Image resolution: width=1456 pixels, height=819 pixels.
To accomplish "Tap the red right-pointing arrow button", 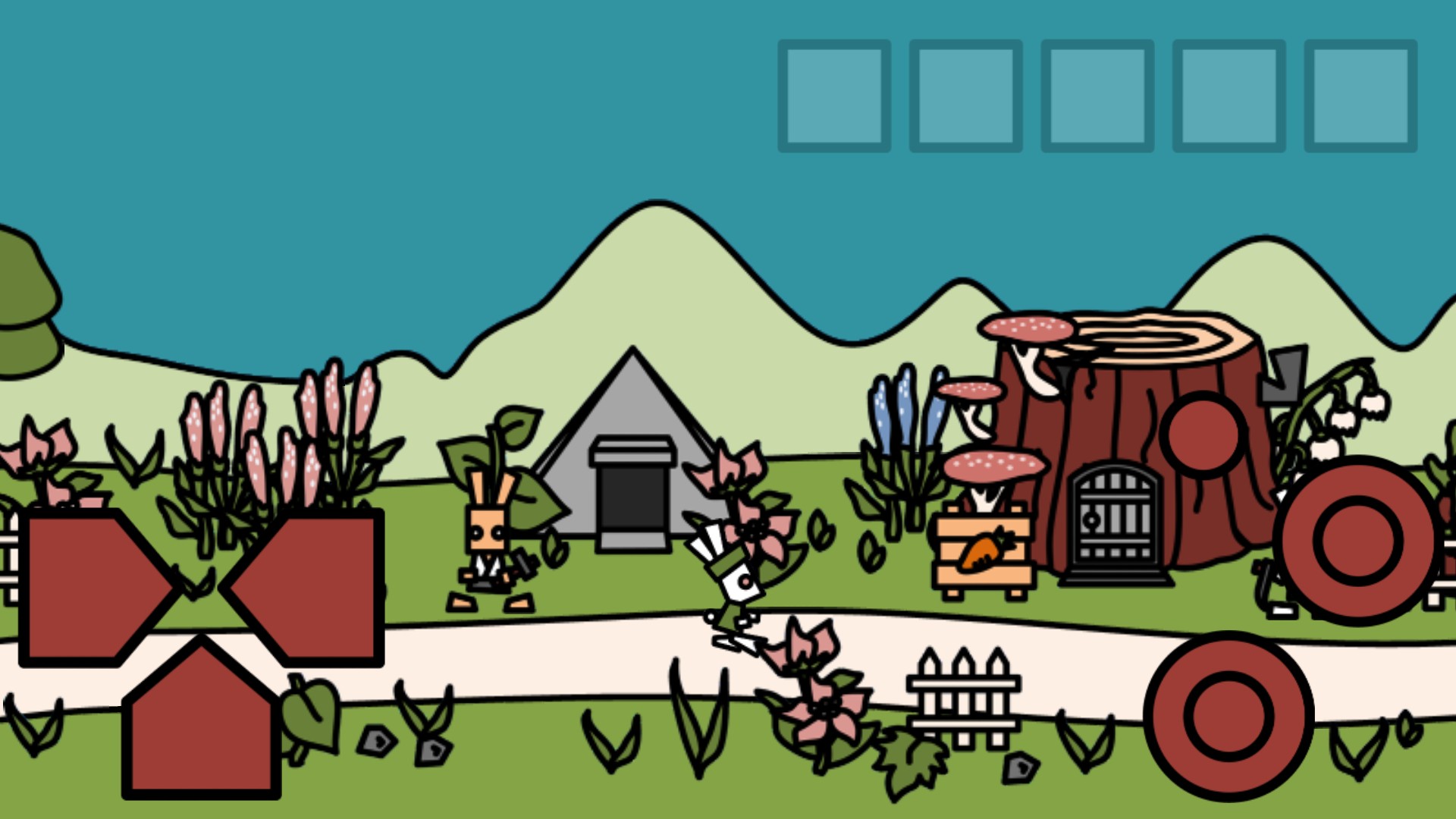I will [x=91, y=588].
